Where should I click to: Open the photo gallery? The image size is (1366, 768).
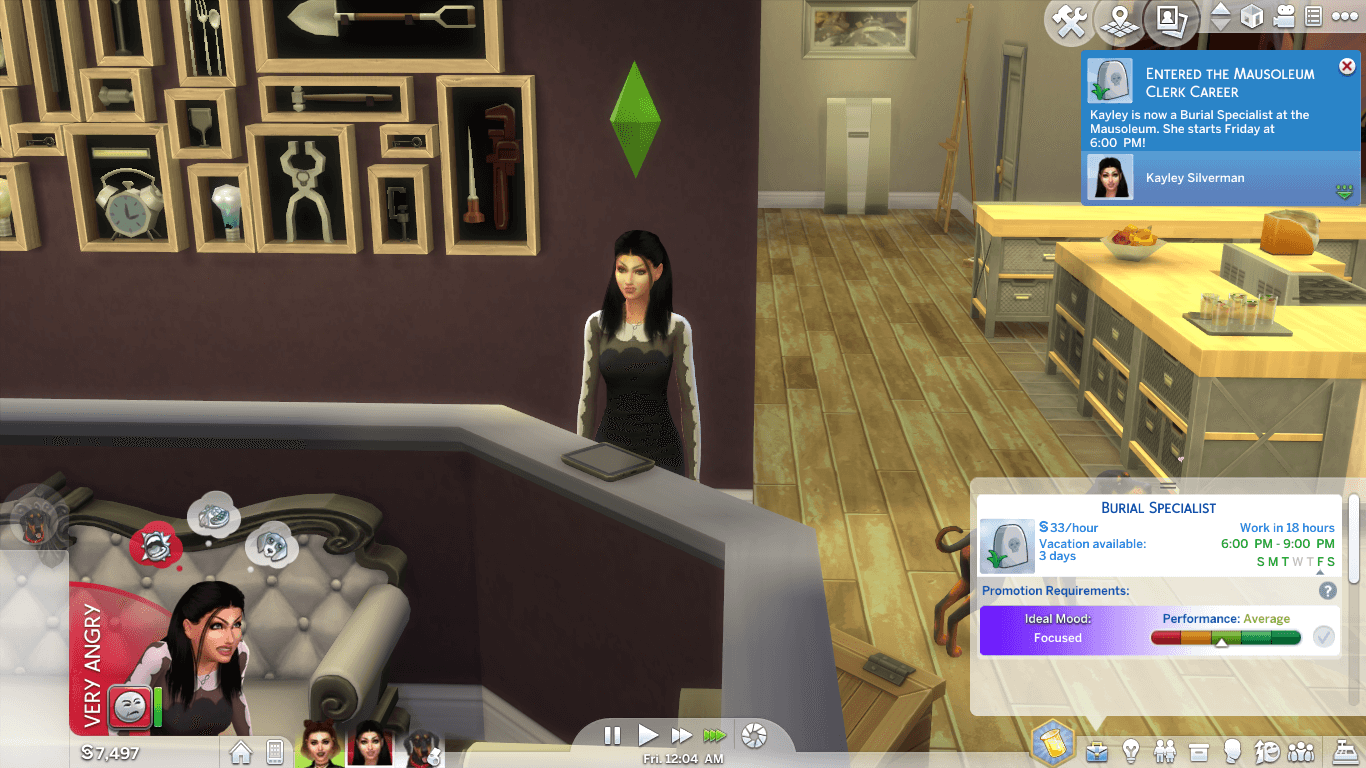[1170, 21]
